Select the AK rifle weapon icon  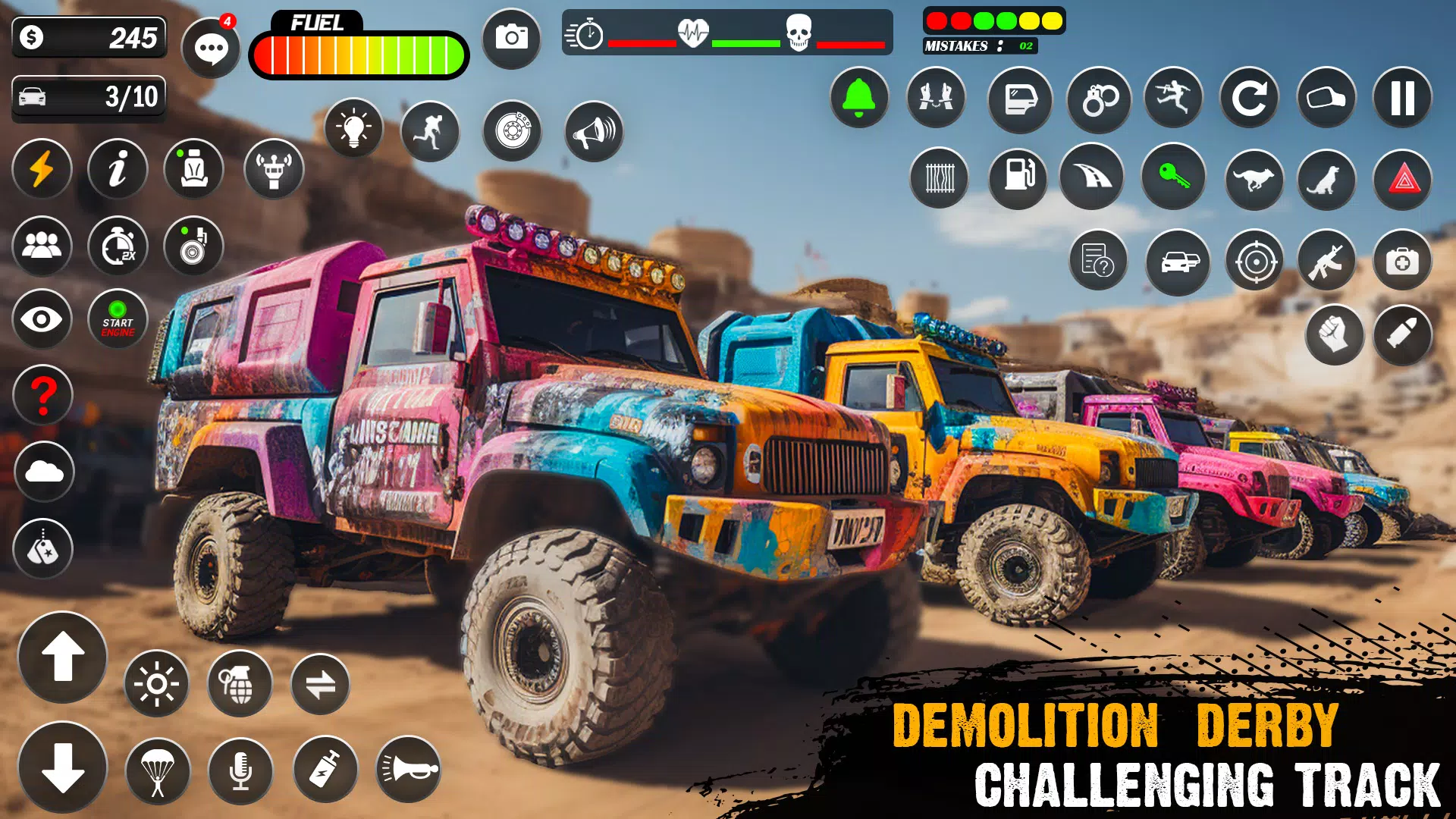1329,260
